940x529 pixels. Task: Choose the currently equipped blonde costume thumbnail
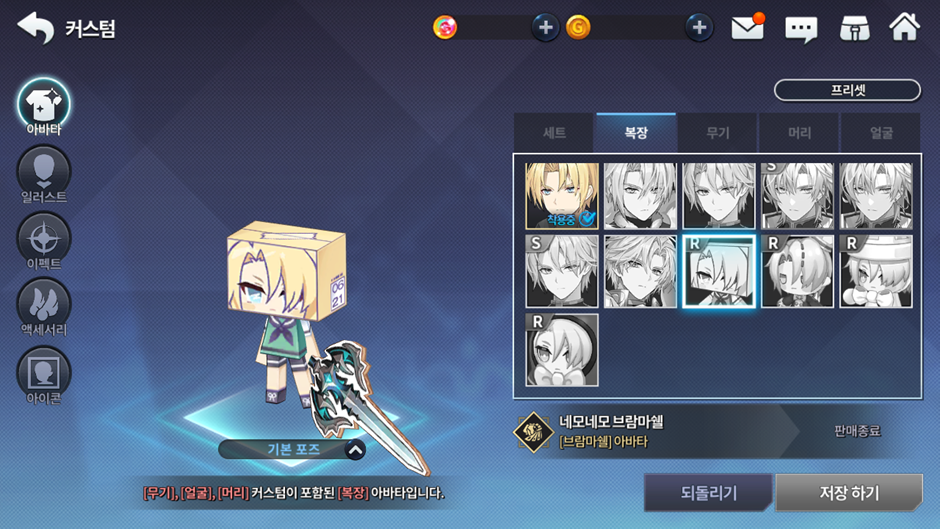[x=562, y=197]
